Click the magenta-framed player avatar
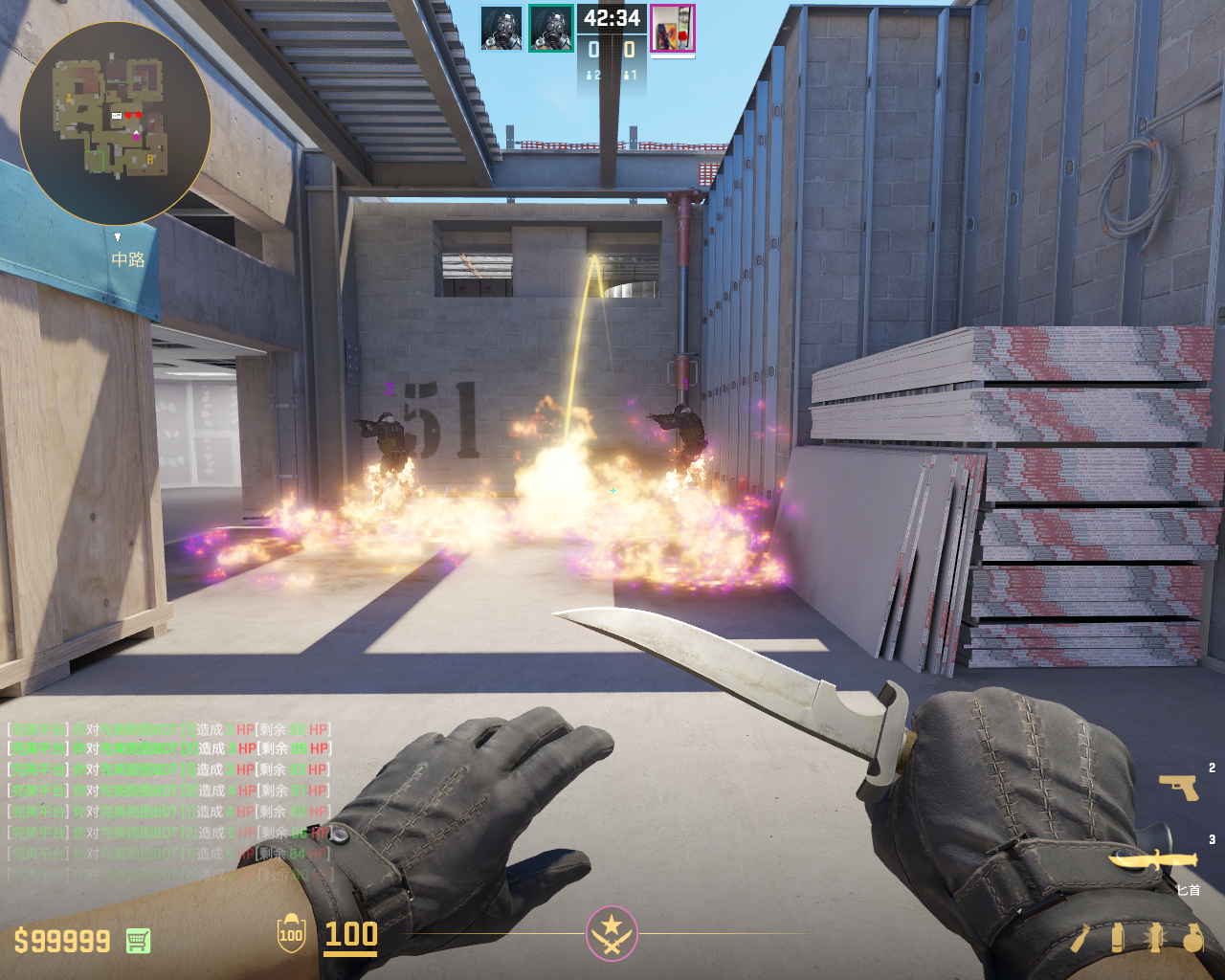The height and width of the screenshot is (980, 1225). [x=672, y=29]
